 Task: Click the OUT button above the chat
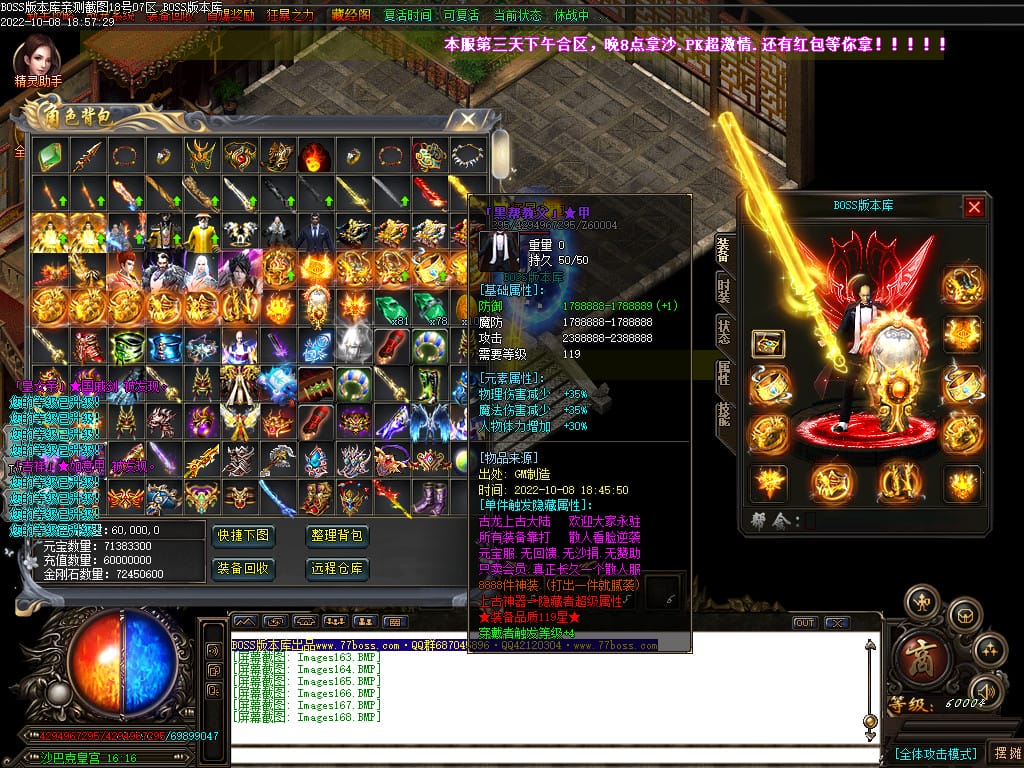[x=805, y=622]
